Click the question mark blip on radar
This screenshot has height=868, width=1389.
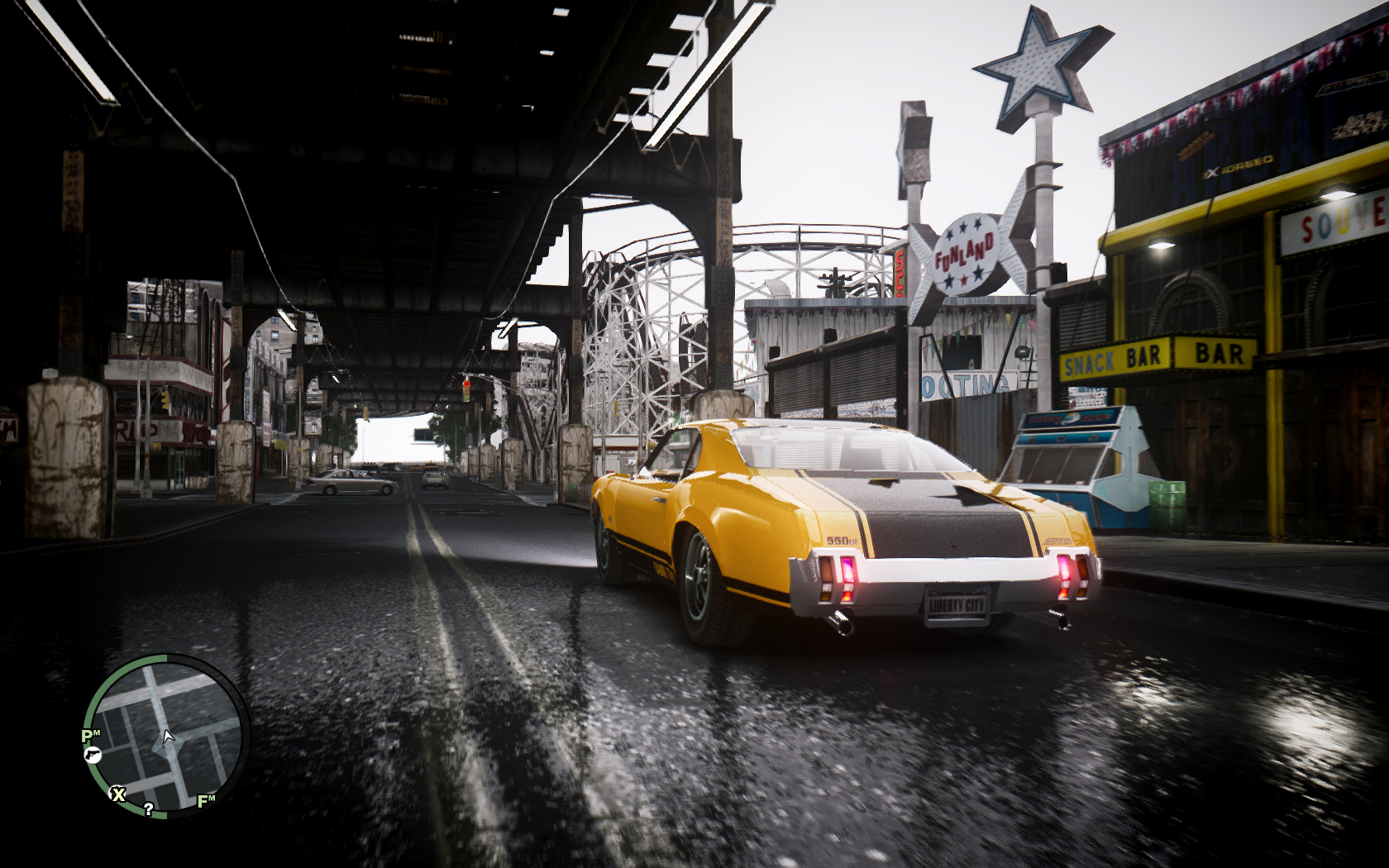pos(148,809)
